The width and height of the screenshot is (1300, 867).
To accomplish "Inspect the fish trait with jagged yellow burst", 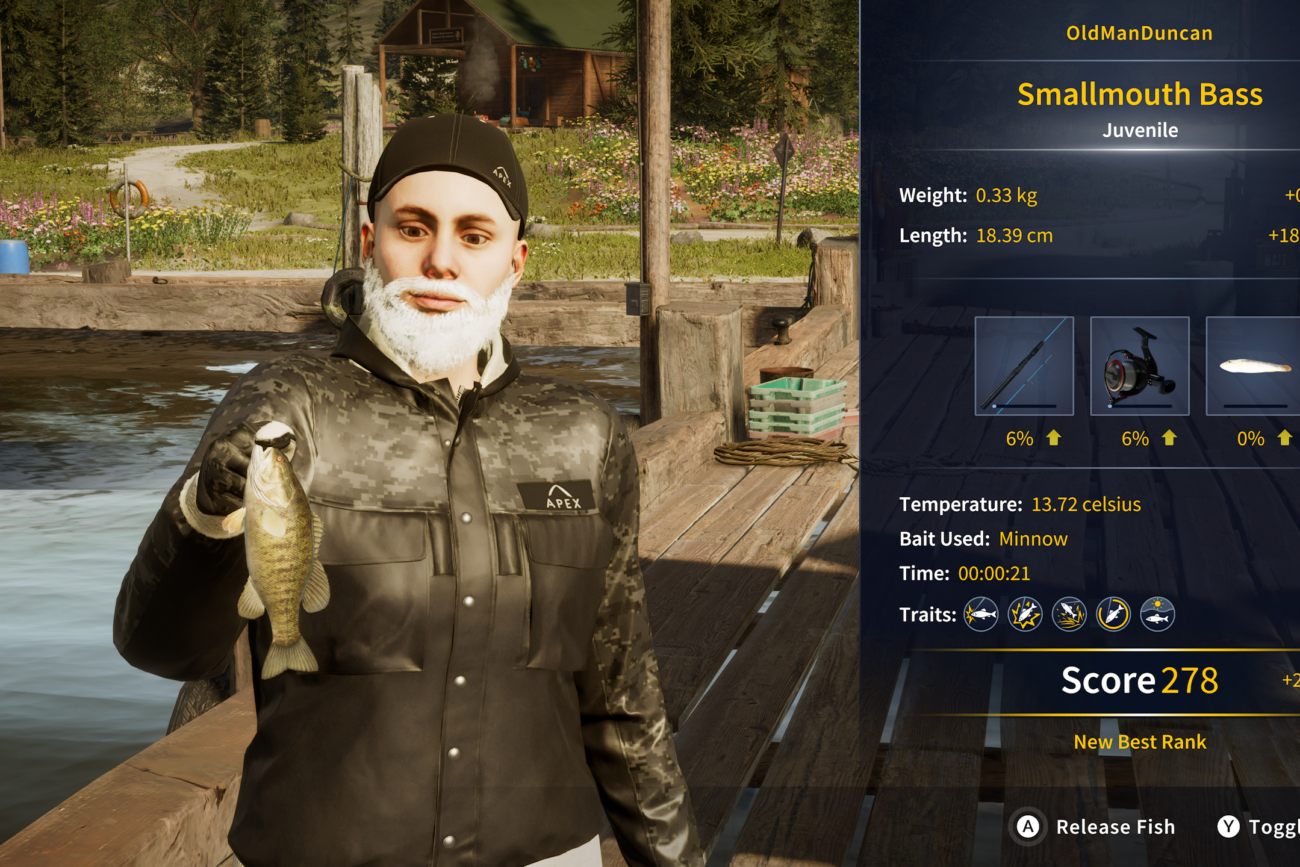I will [1025, 614].
